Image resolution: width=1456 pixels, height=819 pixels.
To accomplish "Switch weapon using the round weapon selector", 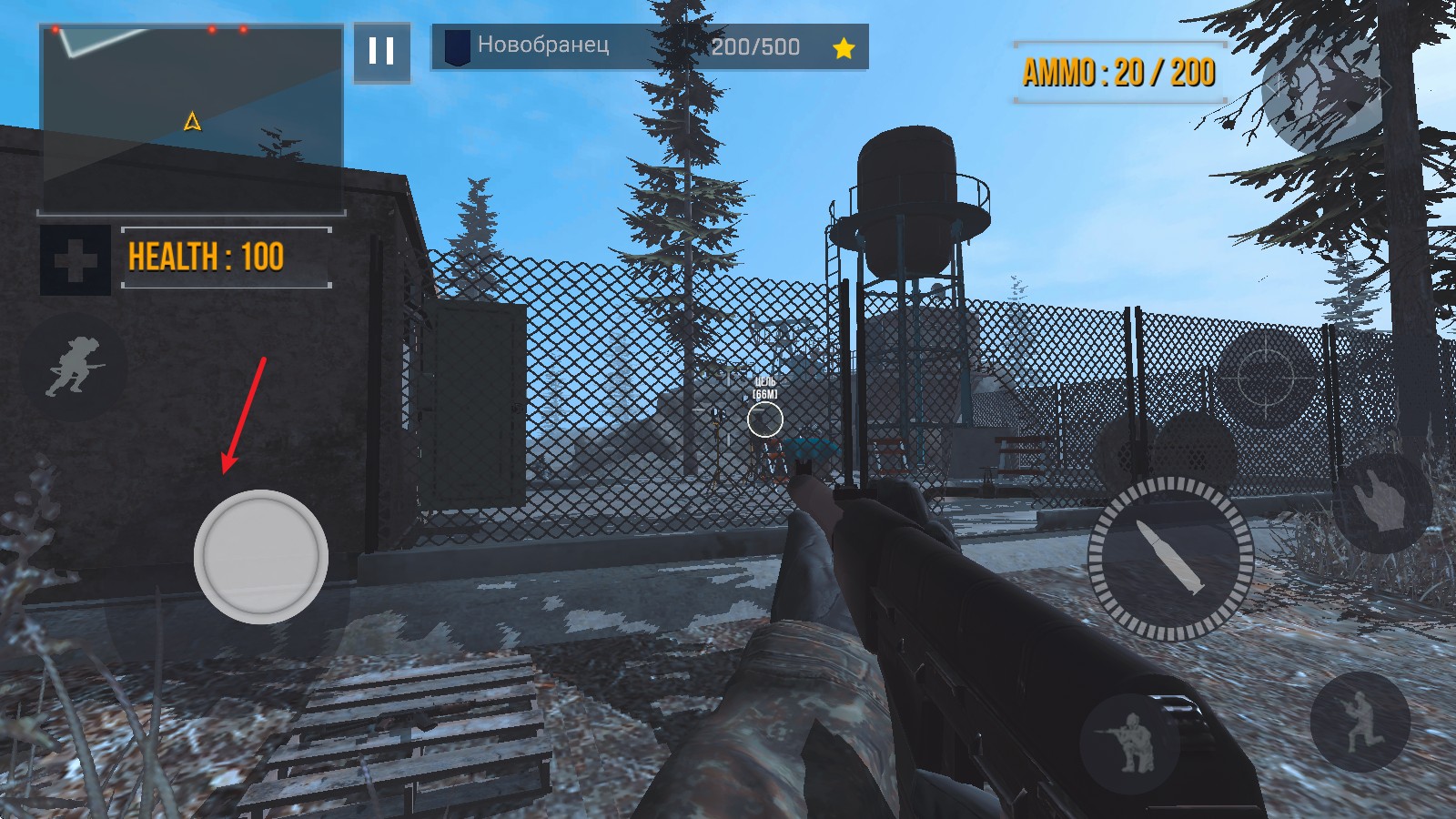I will (x=1327, y=93).
